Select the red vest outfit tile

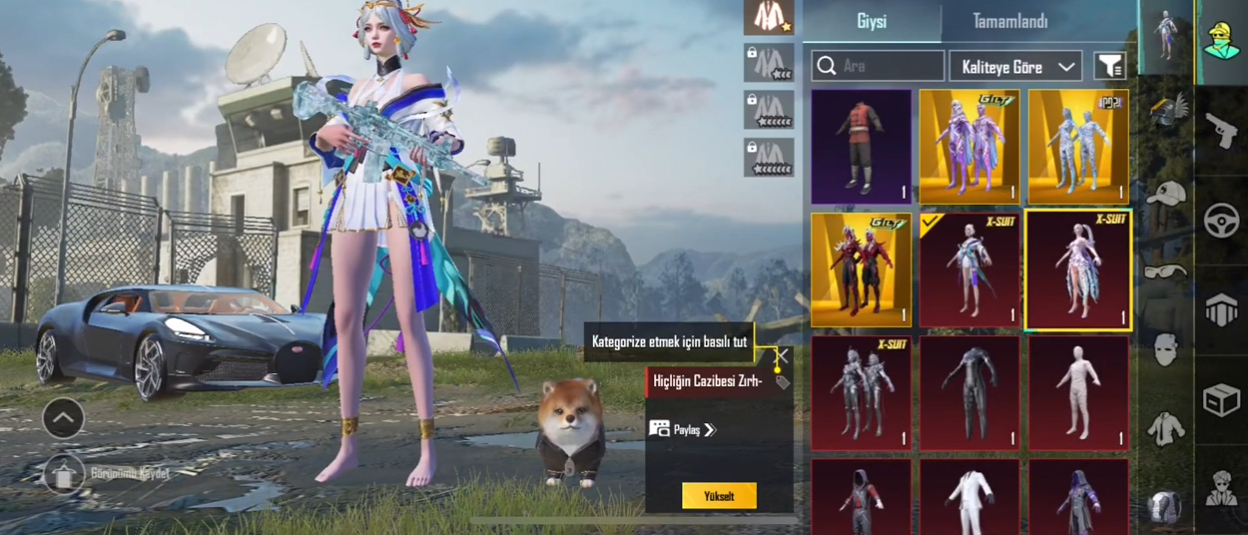[x=861, y=146]
